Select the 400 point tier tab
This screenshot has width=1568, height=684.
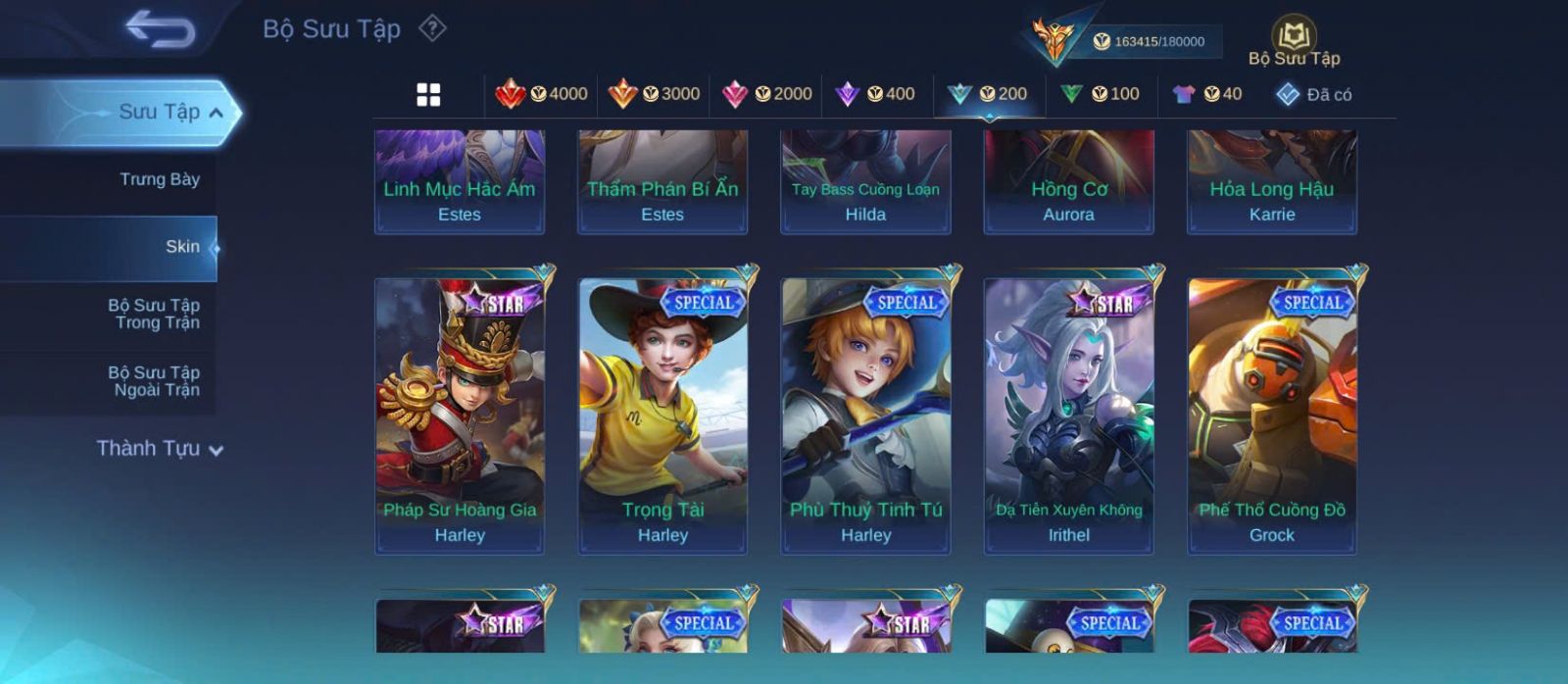click(x=875, y=94)
